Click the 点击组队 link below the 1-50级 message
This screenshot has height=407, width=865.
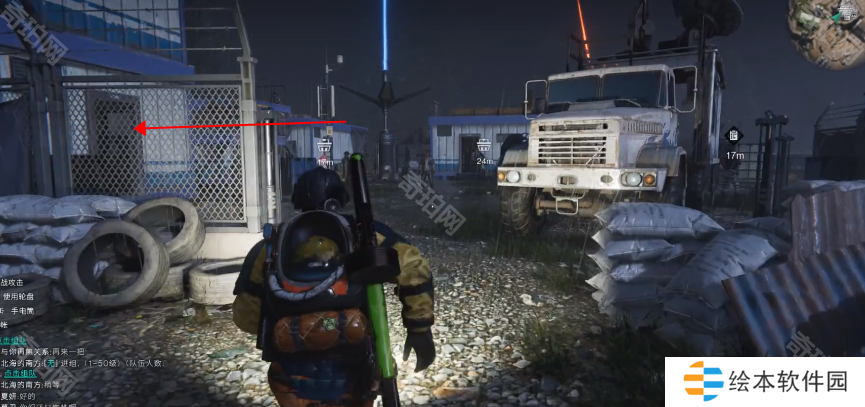point(22,373)
